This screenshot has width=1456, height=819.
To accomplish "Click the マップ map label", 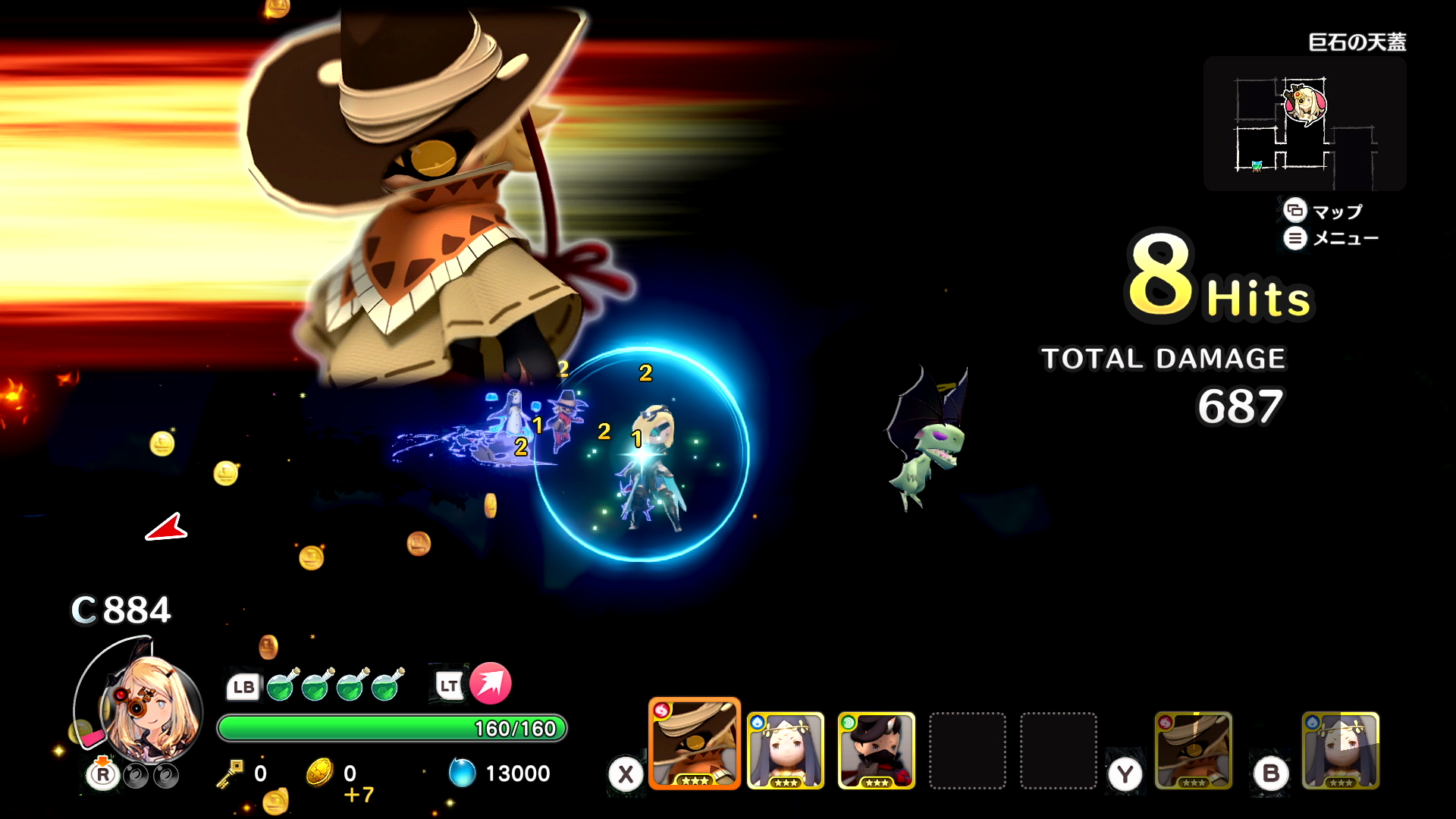I will click(1337, 212).
